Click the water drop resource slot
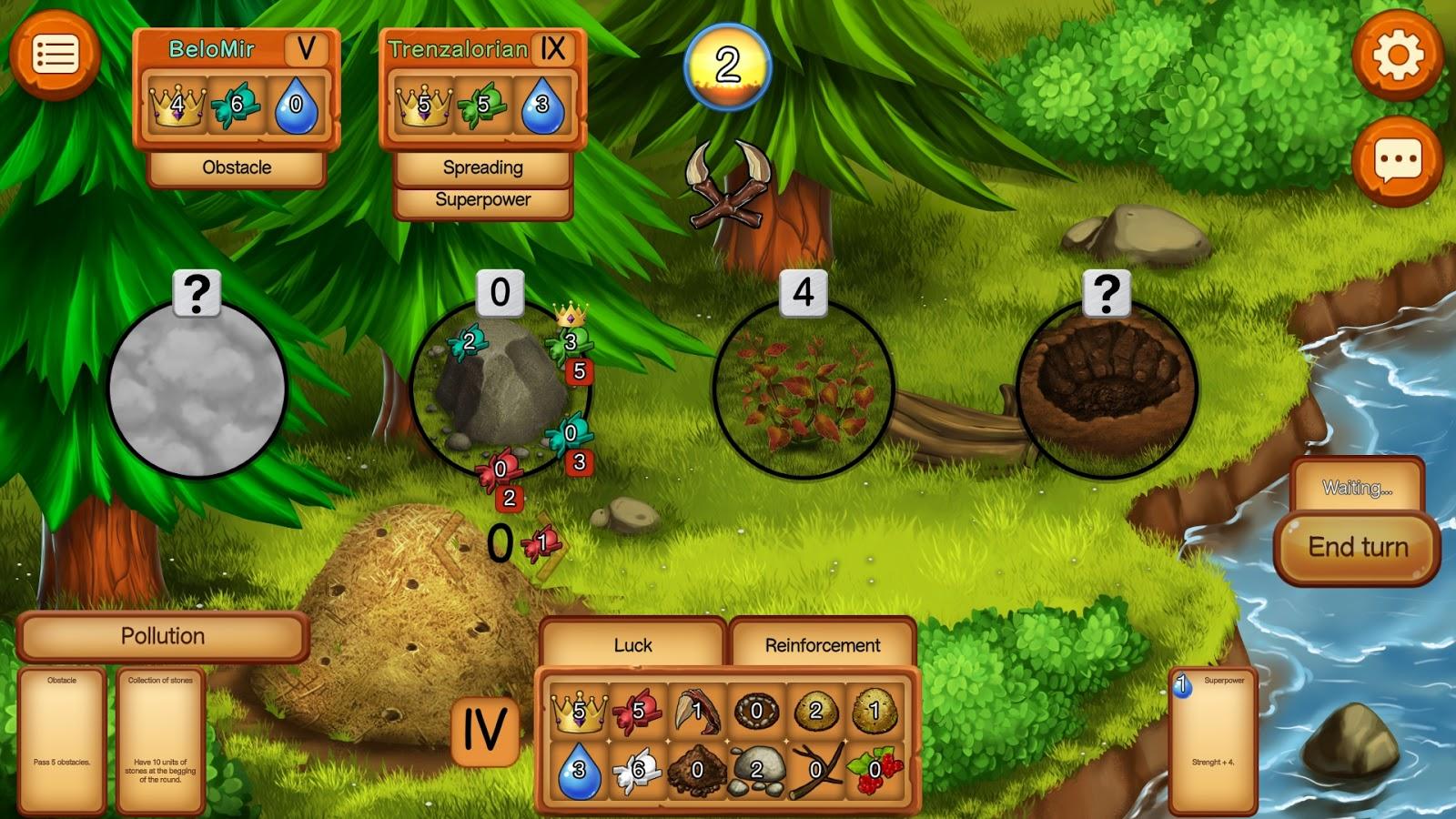The width and height of the screenshot is (1456, 819). pyautogui.click(x=579, y=770)
